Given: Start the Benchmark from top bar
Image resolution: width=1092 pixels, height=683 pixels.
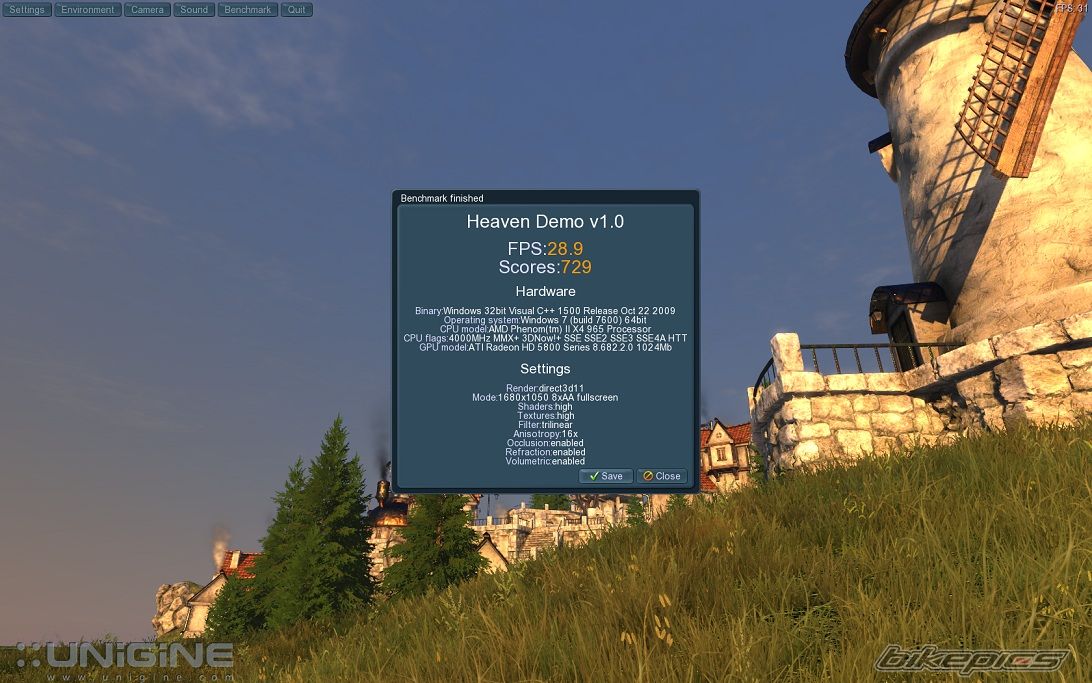Looking at the screenshot, I should point(247,10).
